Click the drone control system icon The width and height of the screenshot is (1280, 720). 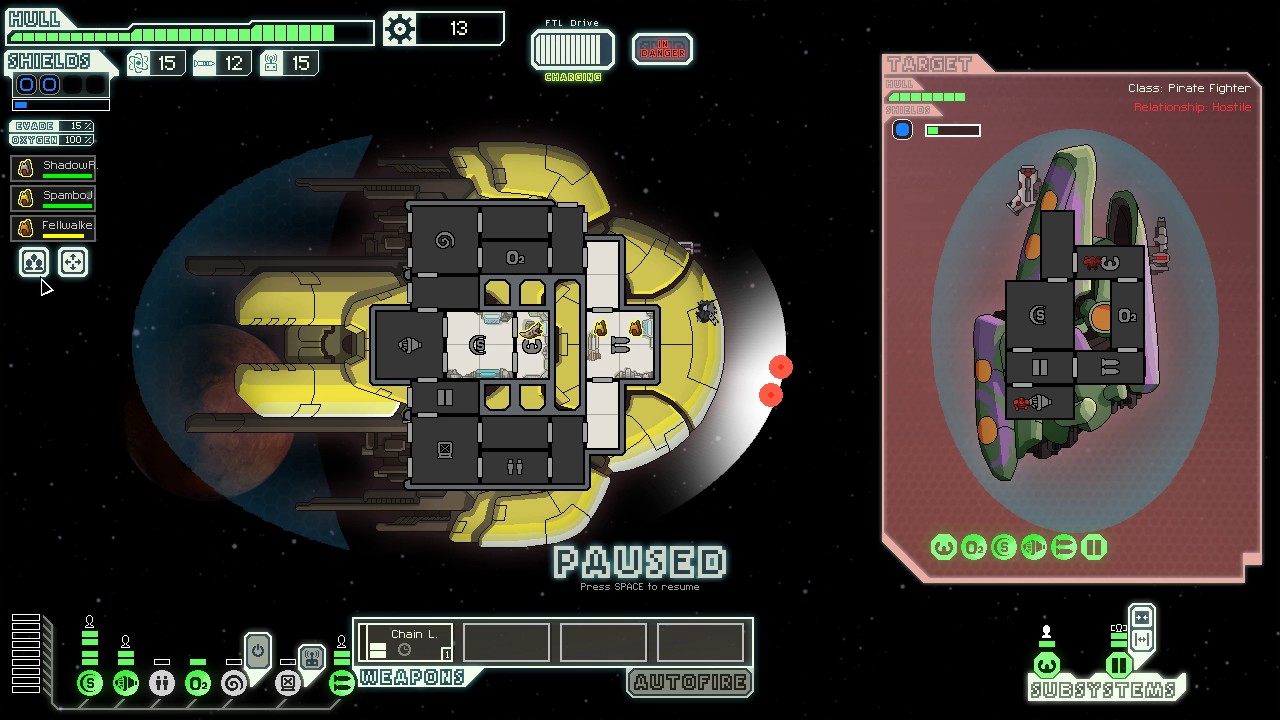pyautogui.click(x=288, y=683)
